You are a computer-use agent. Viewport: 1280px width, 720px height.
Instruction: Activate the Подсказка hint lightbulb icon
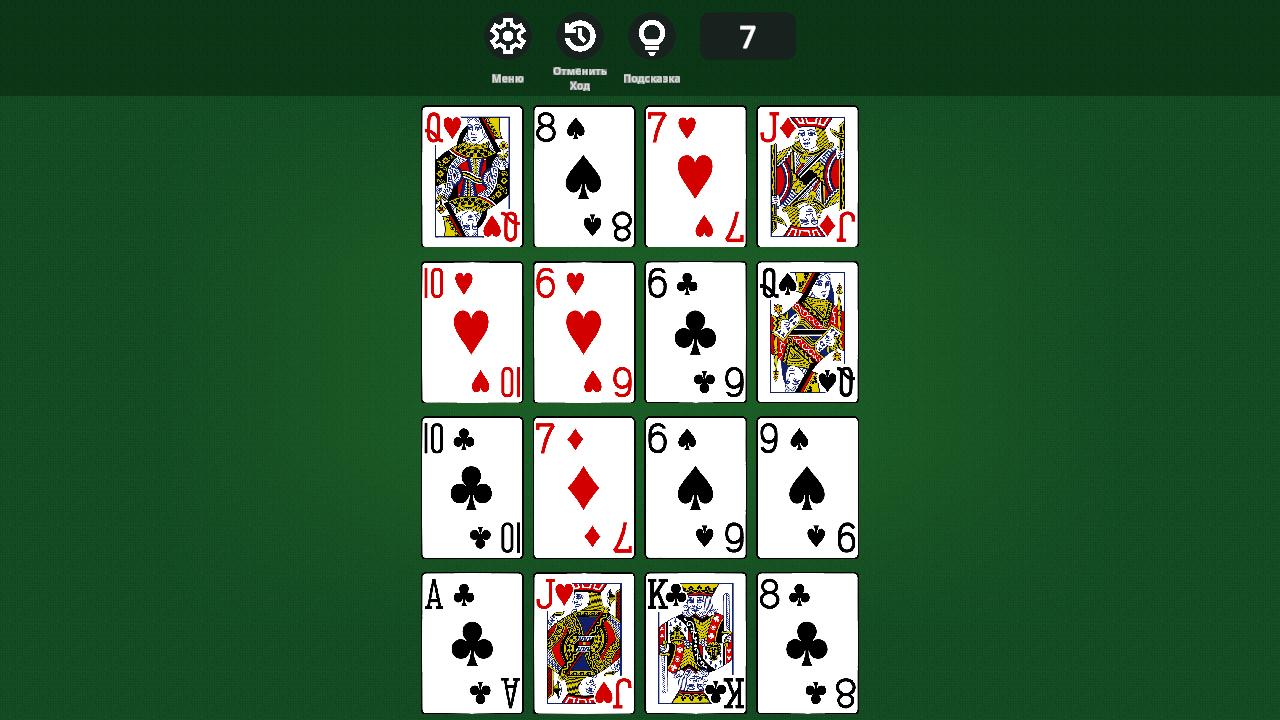click(652, 35)
